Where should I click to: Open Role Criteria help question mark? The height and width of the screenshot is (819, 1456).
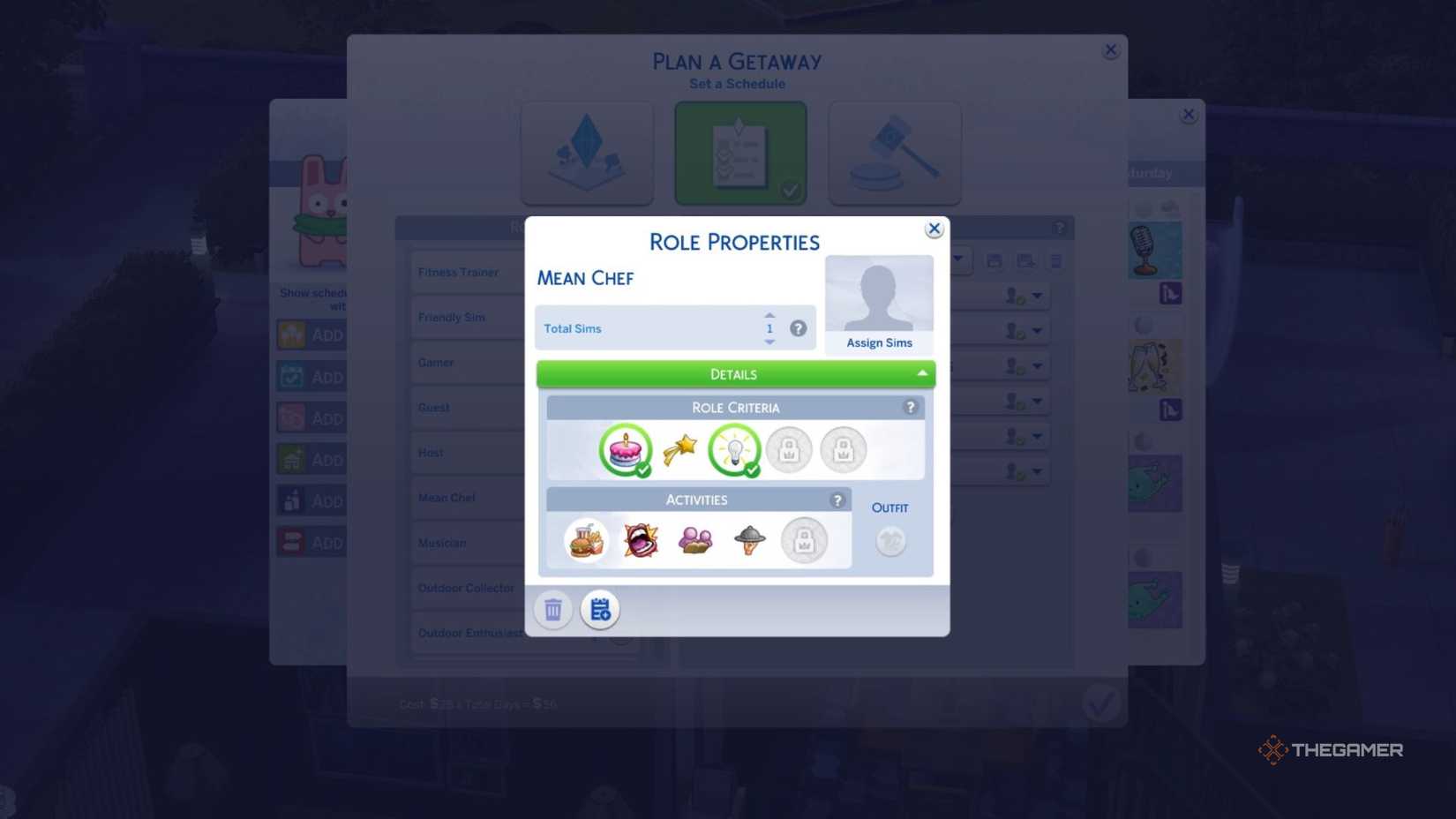(x=911, y=407)
